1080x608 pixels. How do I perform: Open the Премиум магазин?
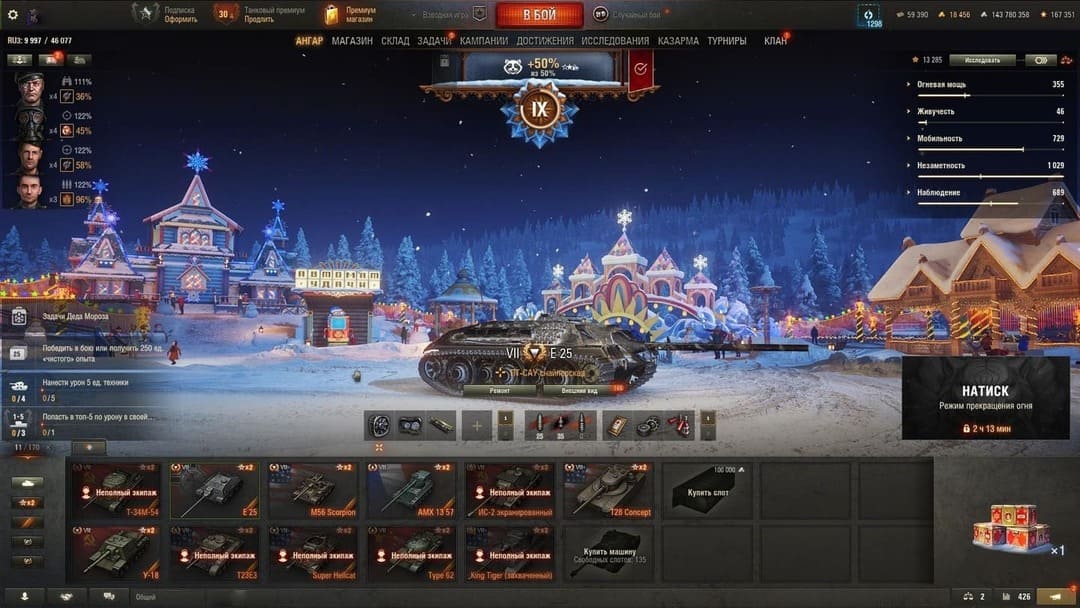(350, 14)
